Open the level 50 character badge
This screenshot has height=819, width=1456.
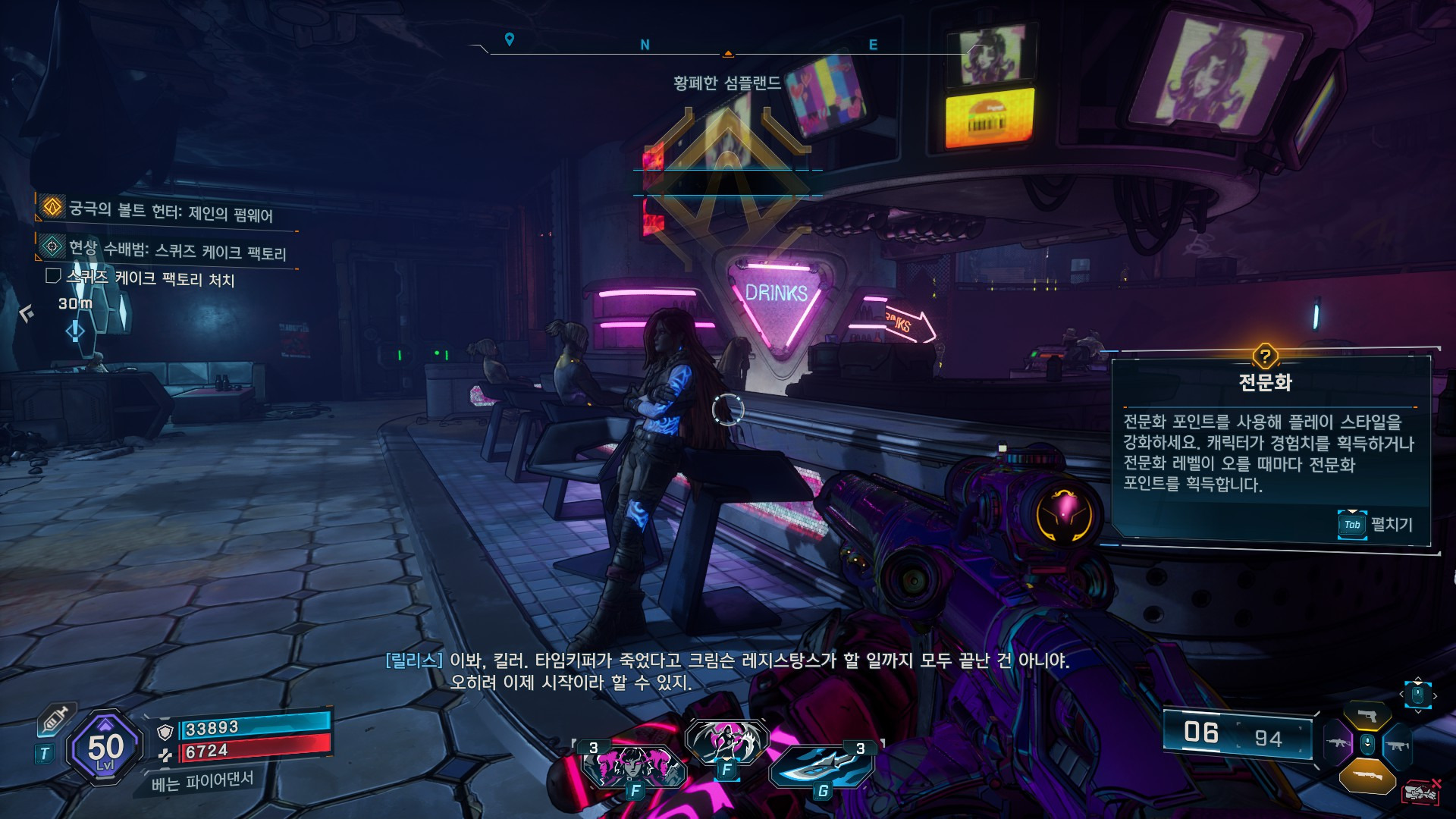pyautogui.click(x=105, y=748)
